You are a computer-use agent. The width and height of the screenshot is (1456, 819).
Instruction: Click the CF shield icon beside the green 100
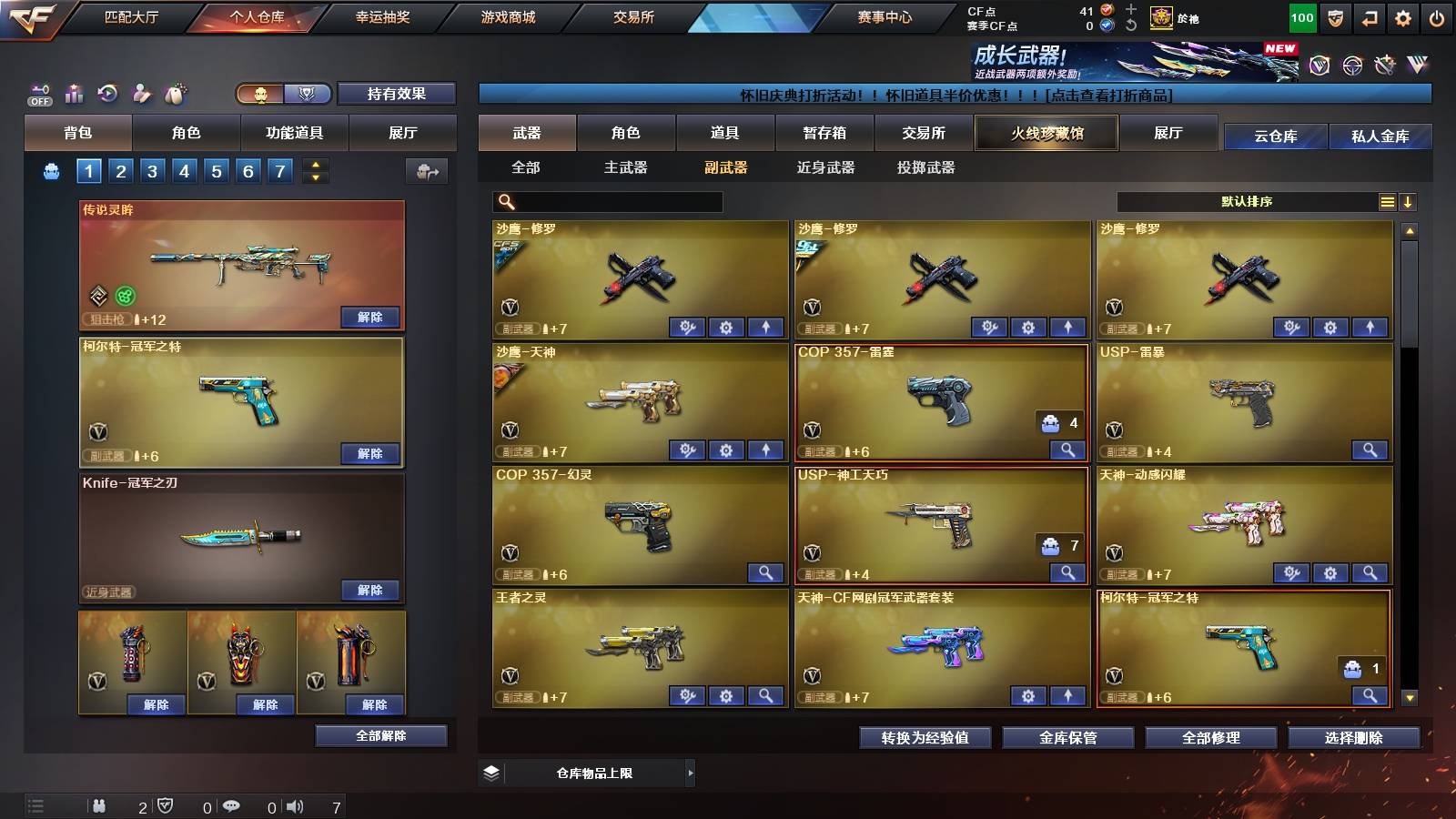pos(1337,17)
